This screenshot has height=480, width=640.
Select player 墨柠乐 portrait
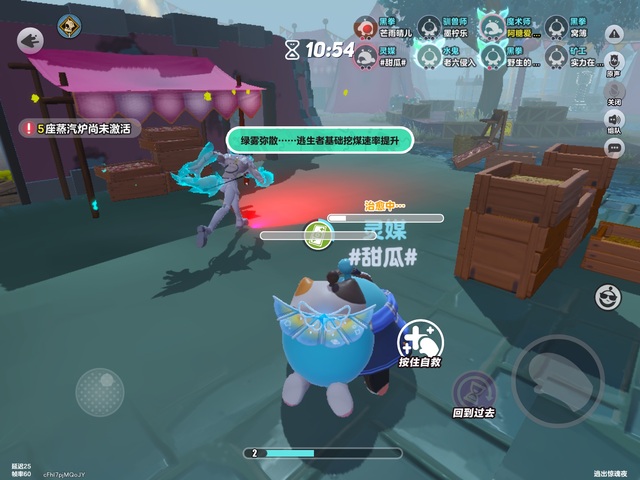pyautogui.click(x=427, y=26)
